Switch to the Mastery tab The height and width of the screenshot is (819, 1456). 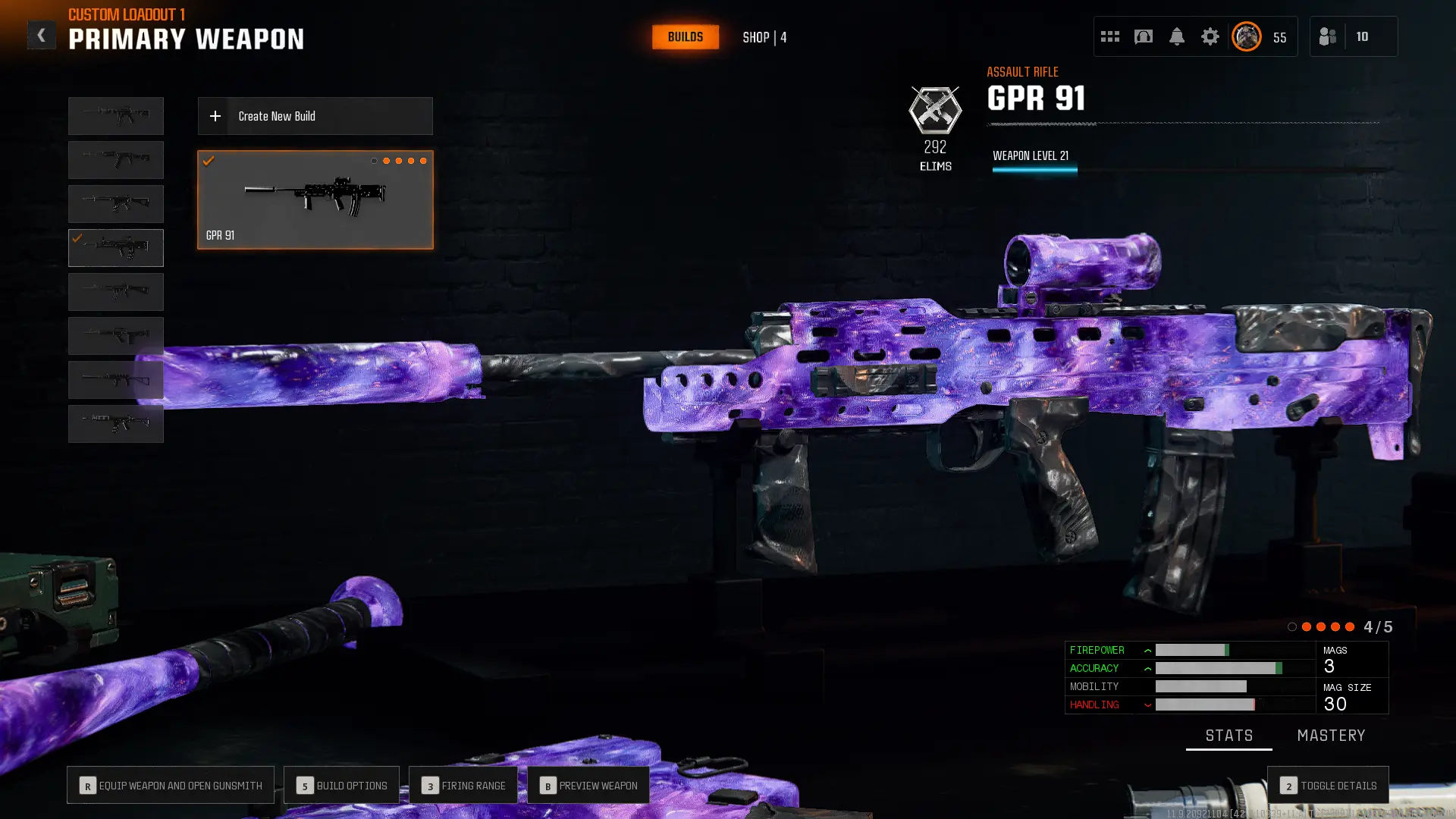coord(1332,735)
